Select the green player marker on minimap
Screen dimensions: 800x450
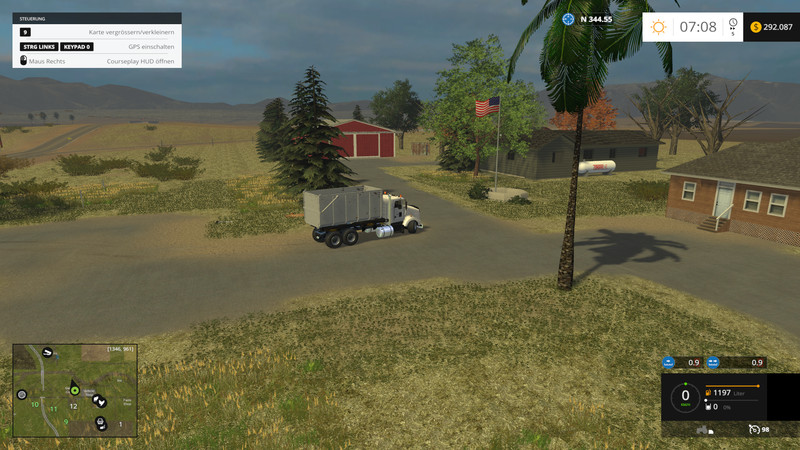[74, 390]
